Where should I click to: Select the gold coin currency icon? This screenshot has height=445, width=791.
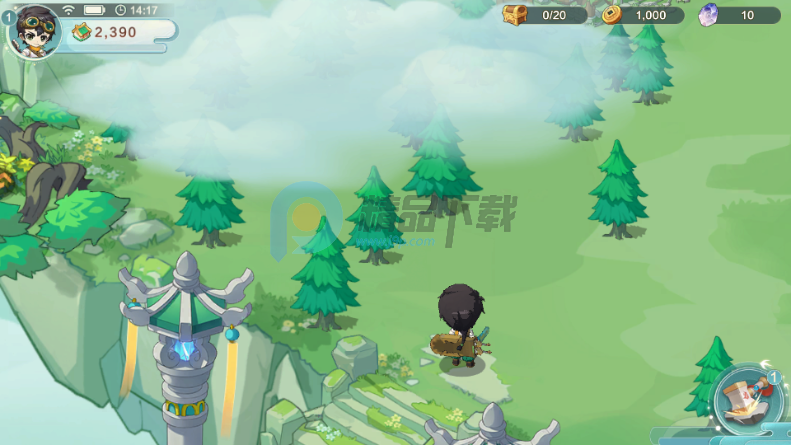click(613, 15)
